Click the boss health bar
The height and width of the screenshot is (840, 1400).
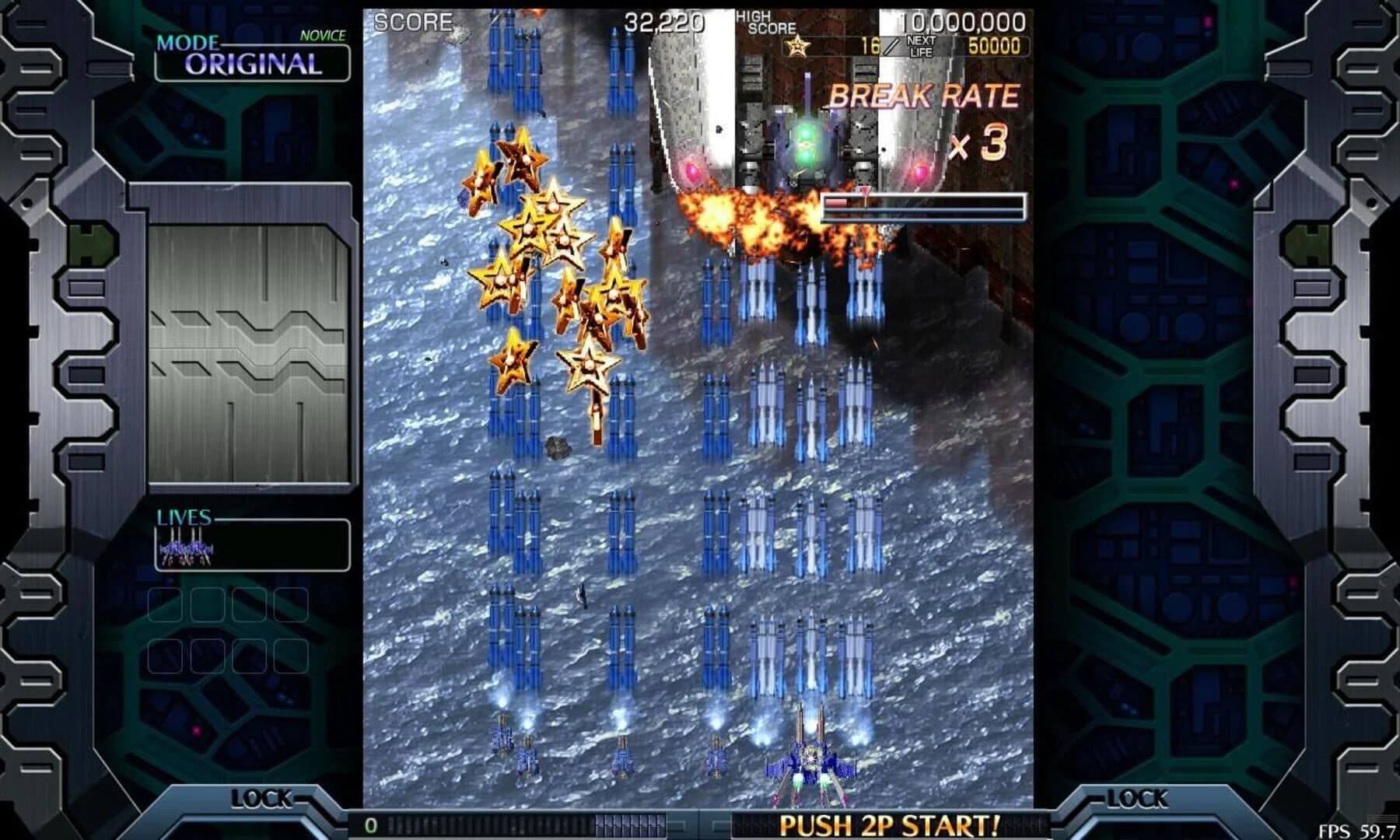click(x=926, y=205)
